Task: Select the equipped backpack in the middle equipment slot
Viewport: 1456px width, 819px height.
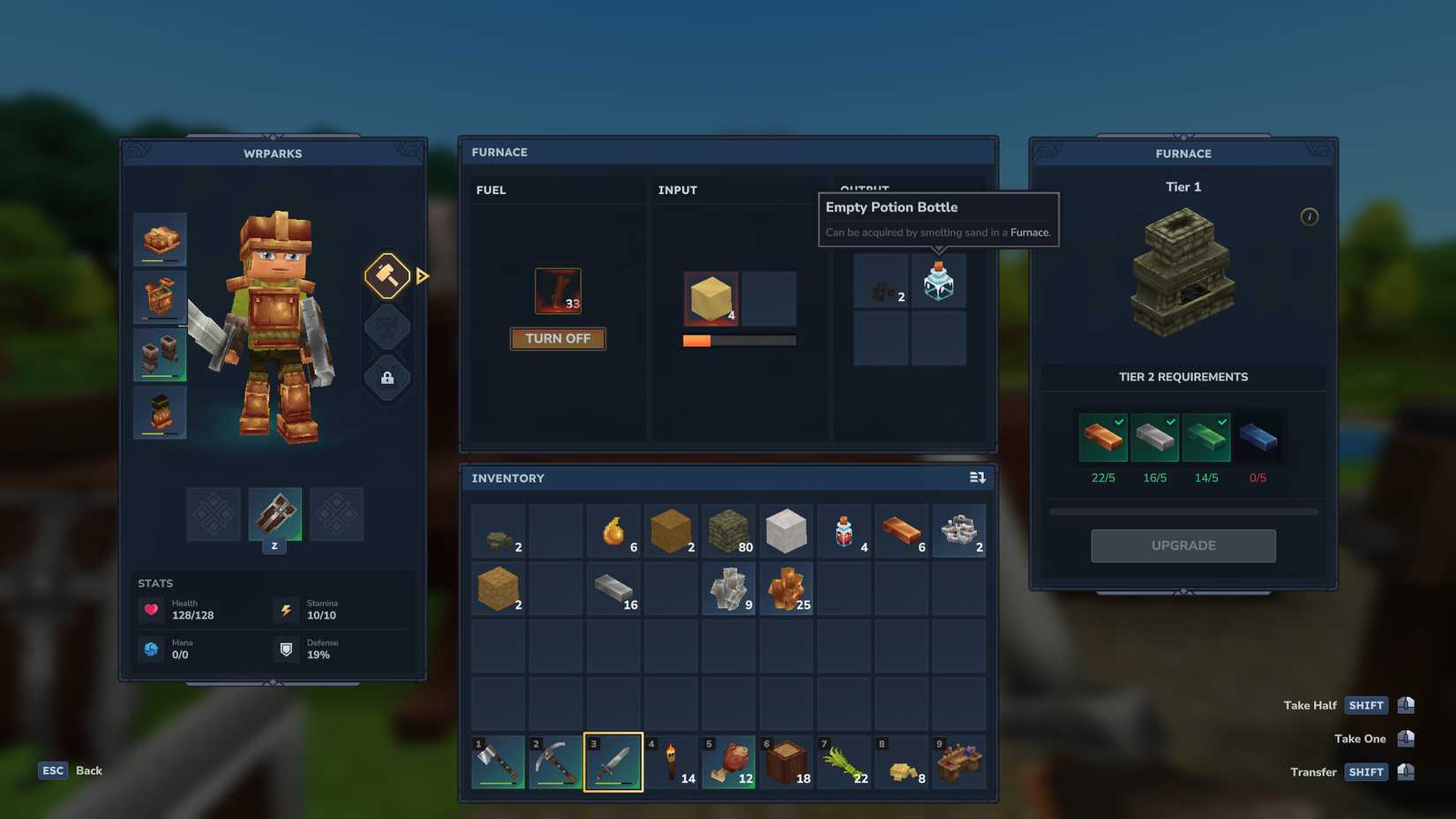Action: pos(274,515)
